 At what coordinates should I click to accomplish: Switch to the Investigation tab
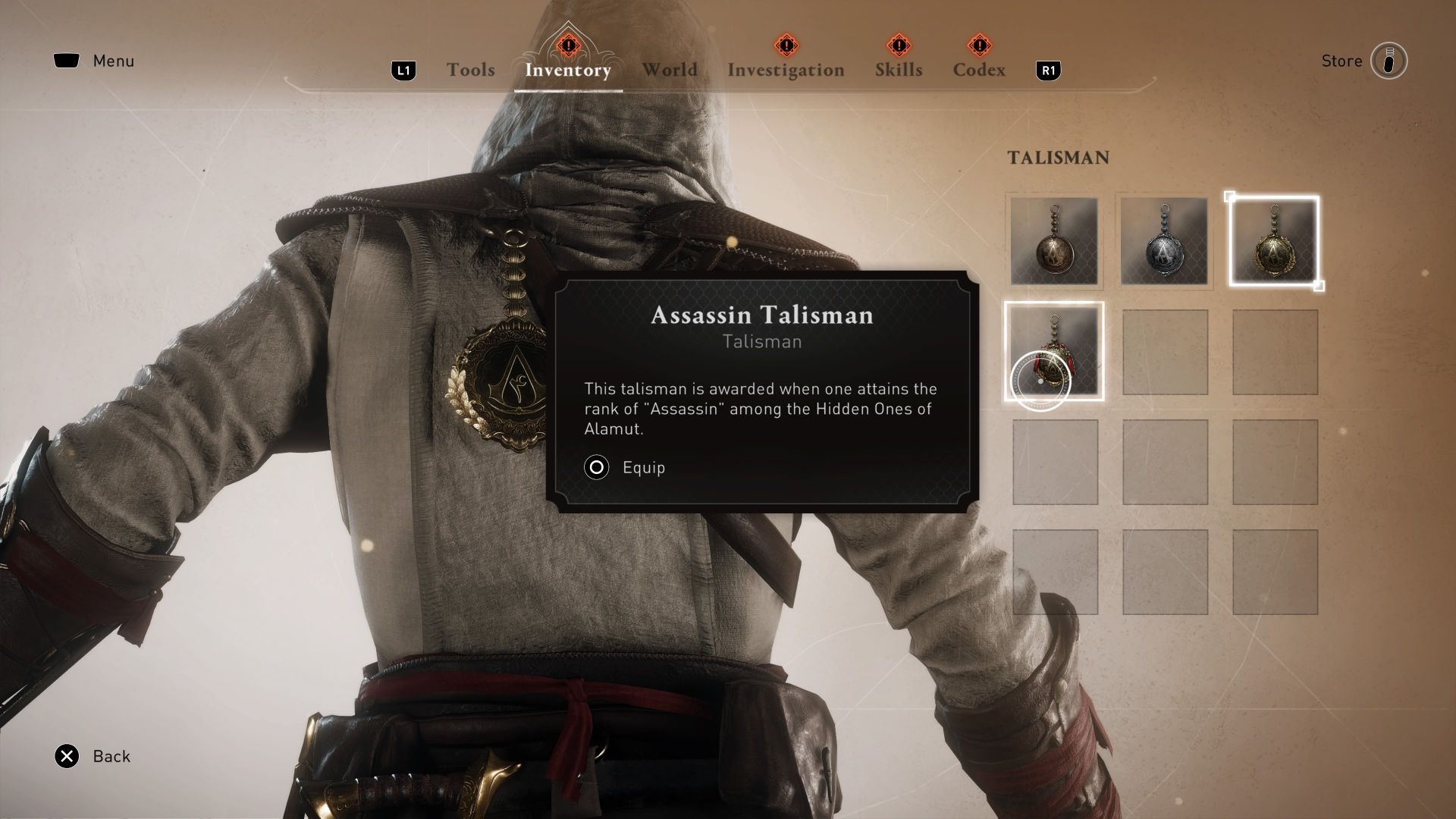click(786, 70)
